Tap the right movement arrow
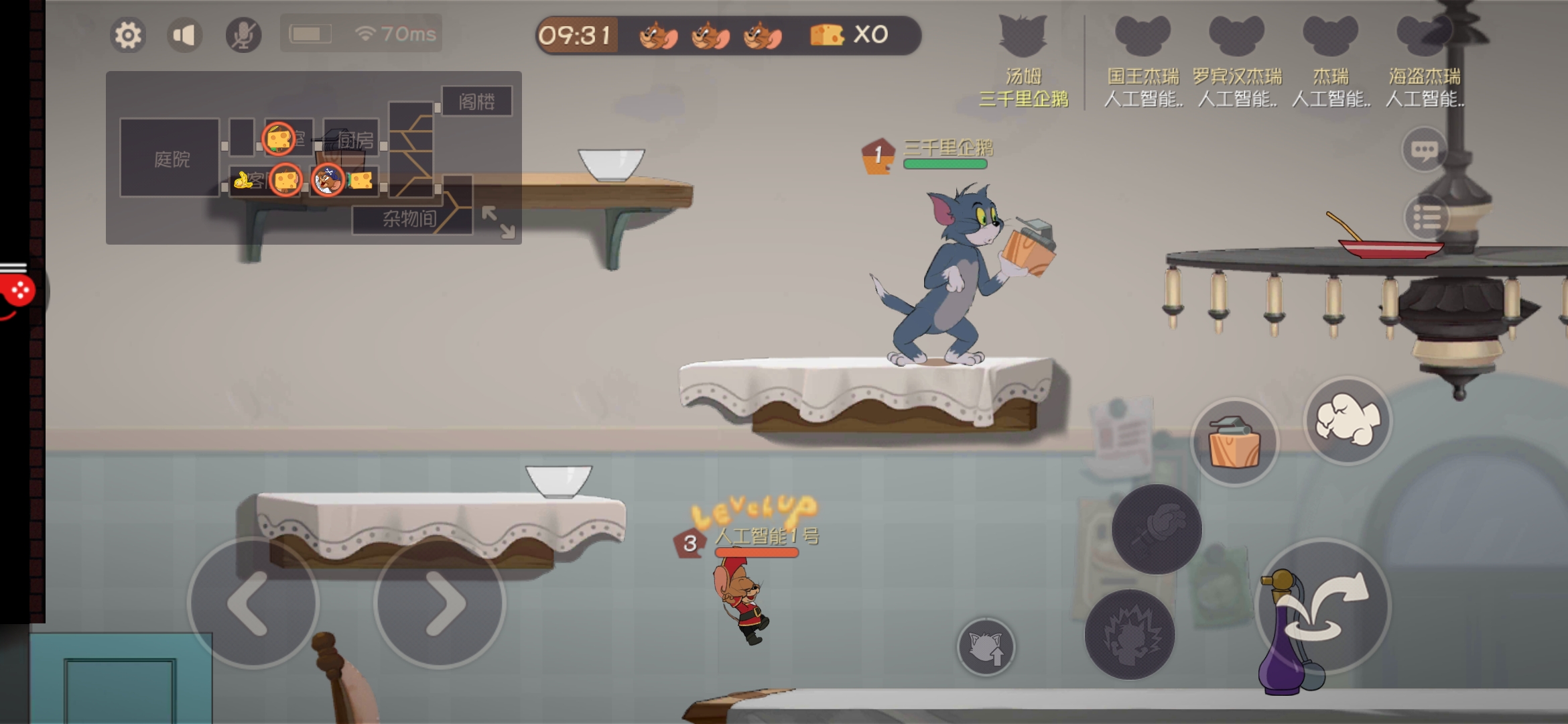Screen dimensions: 1568x724 (440, 603)
